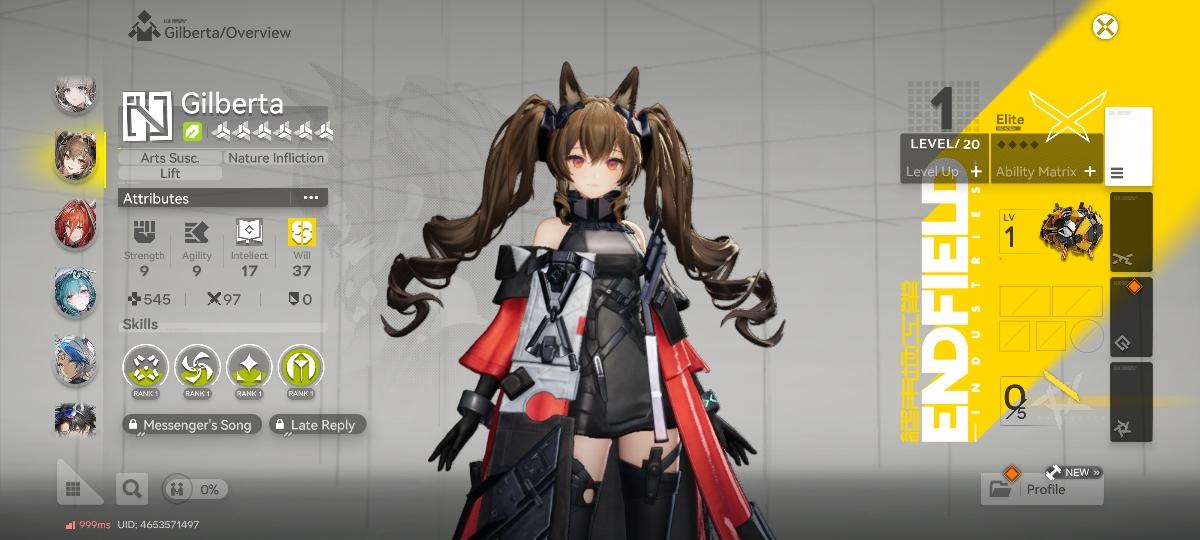Viewport: 1200px width, 540px height.
Task: Close the Gilberta overview screen
Action: [x=1104, y=27]
